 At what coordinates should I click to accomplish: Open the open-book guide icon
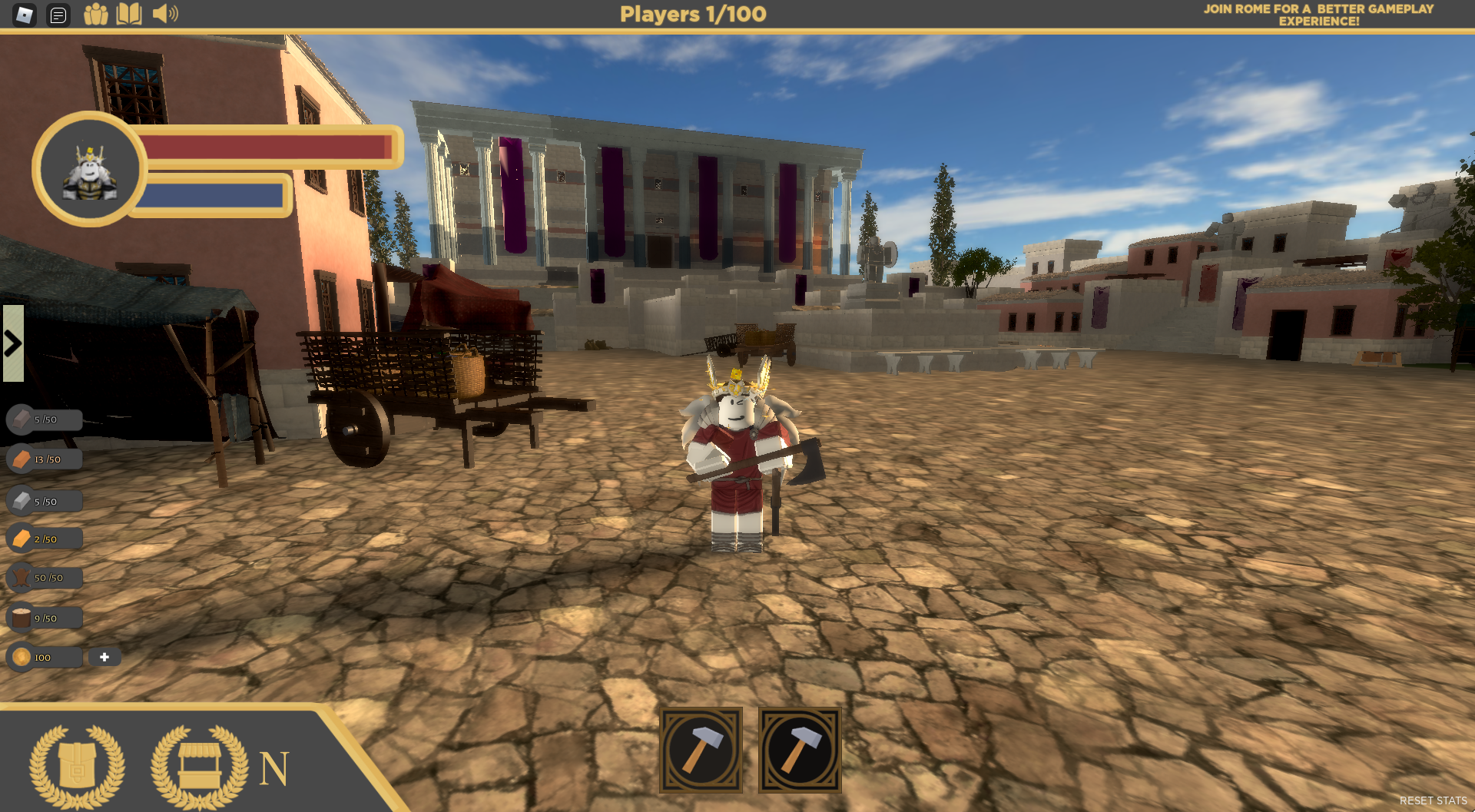click(x=129, y=15)
